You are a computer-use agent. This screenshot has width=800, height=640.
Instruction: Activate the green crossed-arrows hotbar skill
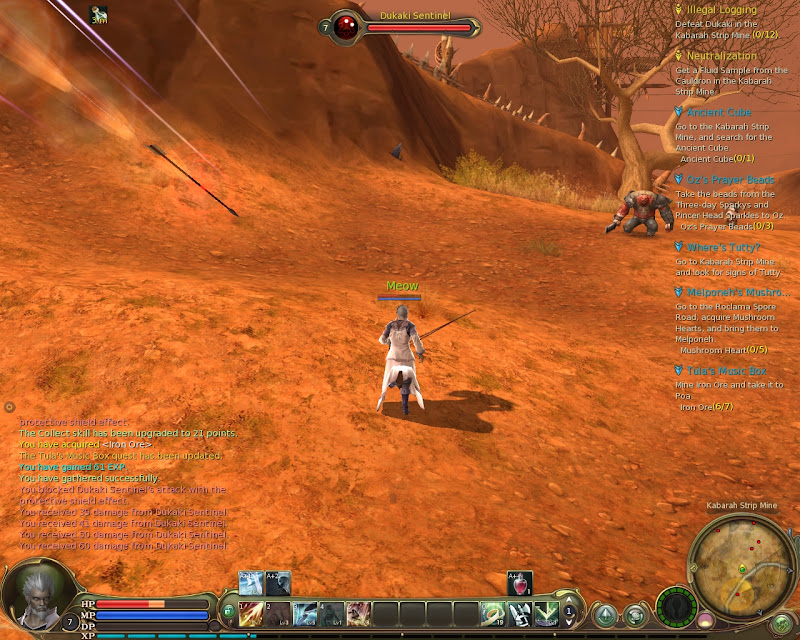click(x=545, y=613)
